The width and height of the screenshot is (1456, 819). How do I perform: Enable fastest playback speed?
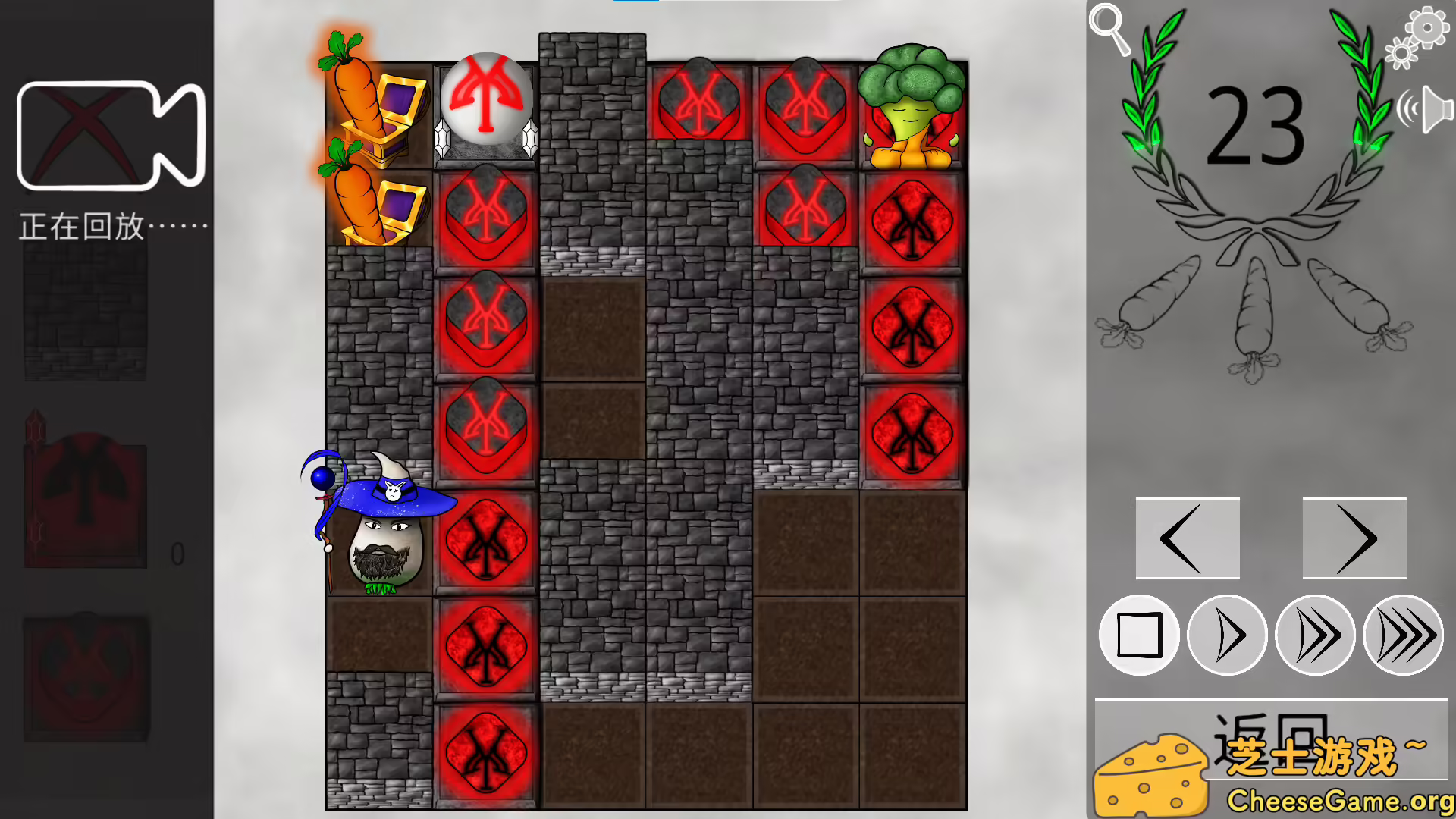pos(1402,635)
